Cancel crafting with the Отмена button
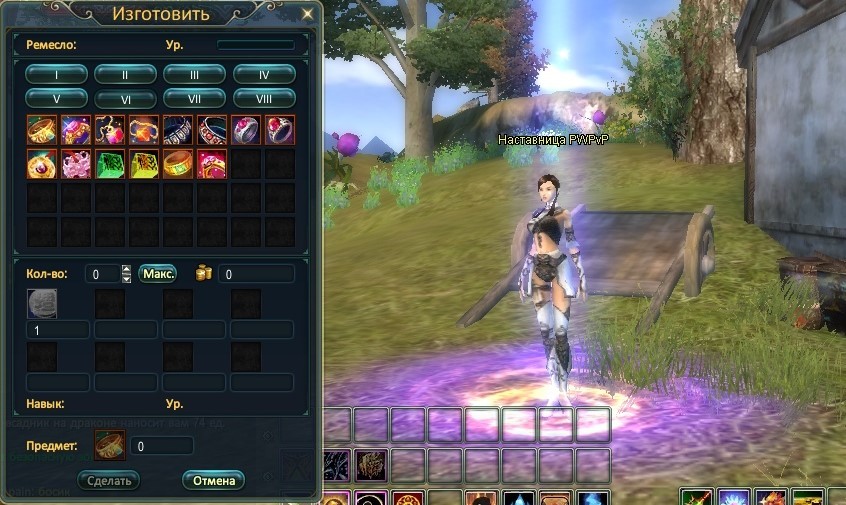The image size is (846, 505). (x=213, y=480)
